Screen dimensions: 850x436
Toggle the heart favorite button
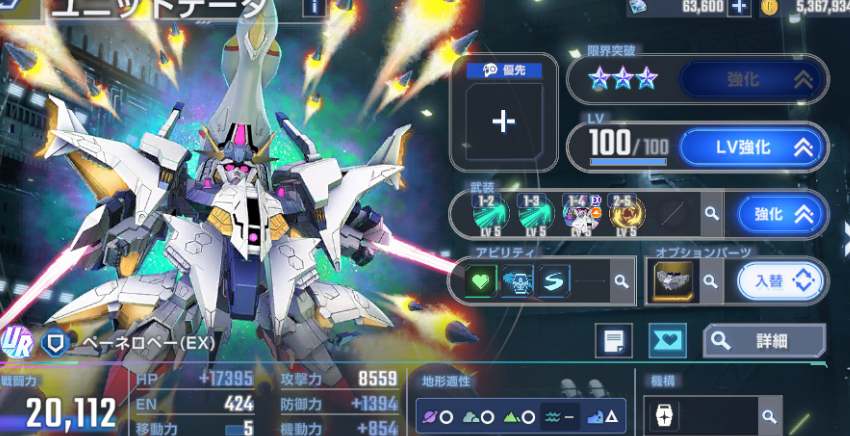(667, 342)
